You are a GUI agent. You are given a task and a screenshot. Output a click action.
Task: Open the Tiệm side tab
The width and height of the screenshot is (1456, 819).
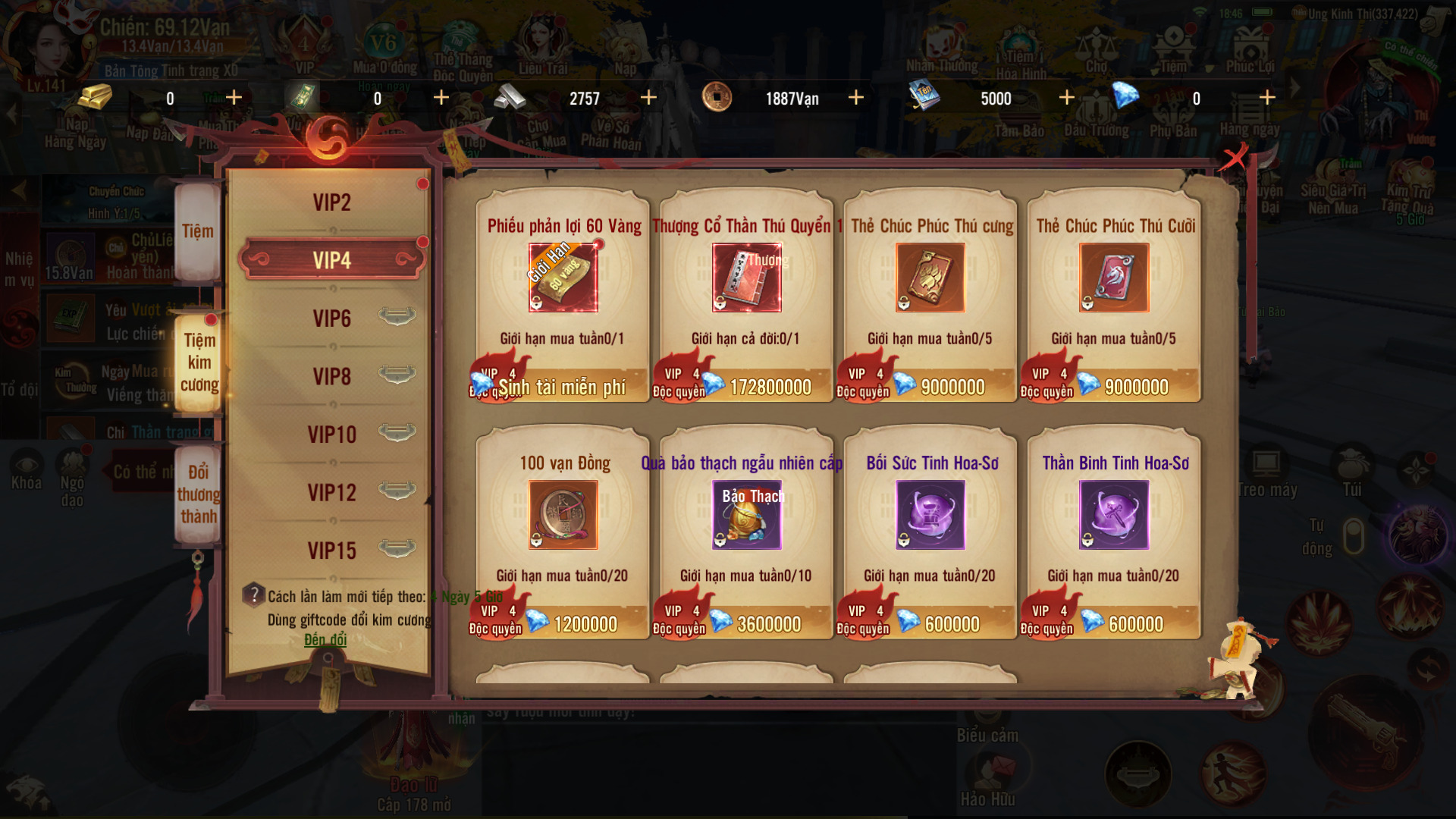coord(198,231)
